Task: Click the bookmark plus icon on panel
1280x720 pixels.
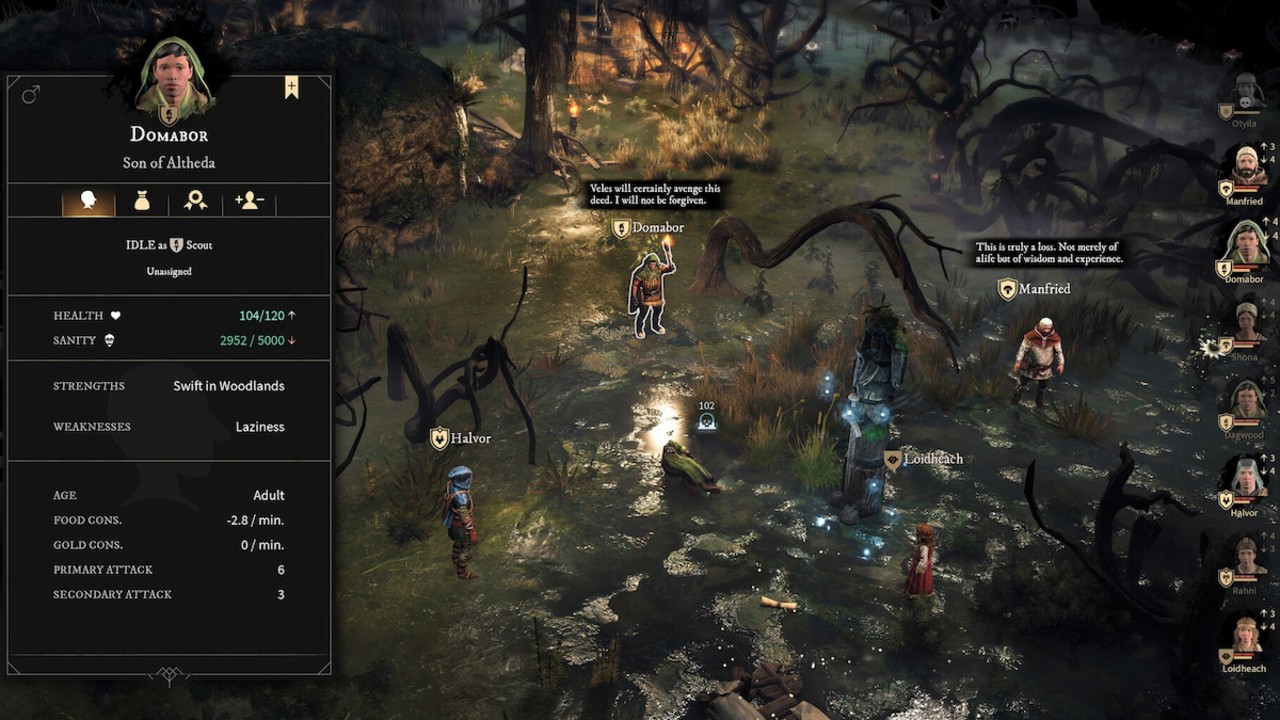Action: click(291, 88)
